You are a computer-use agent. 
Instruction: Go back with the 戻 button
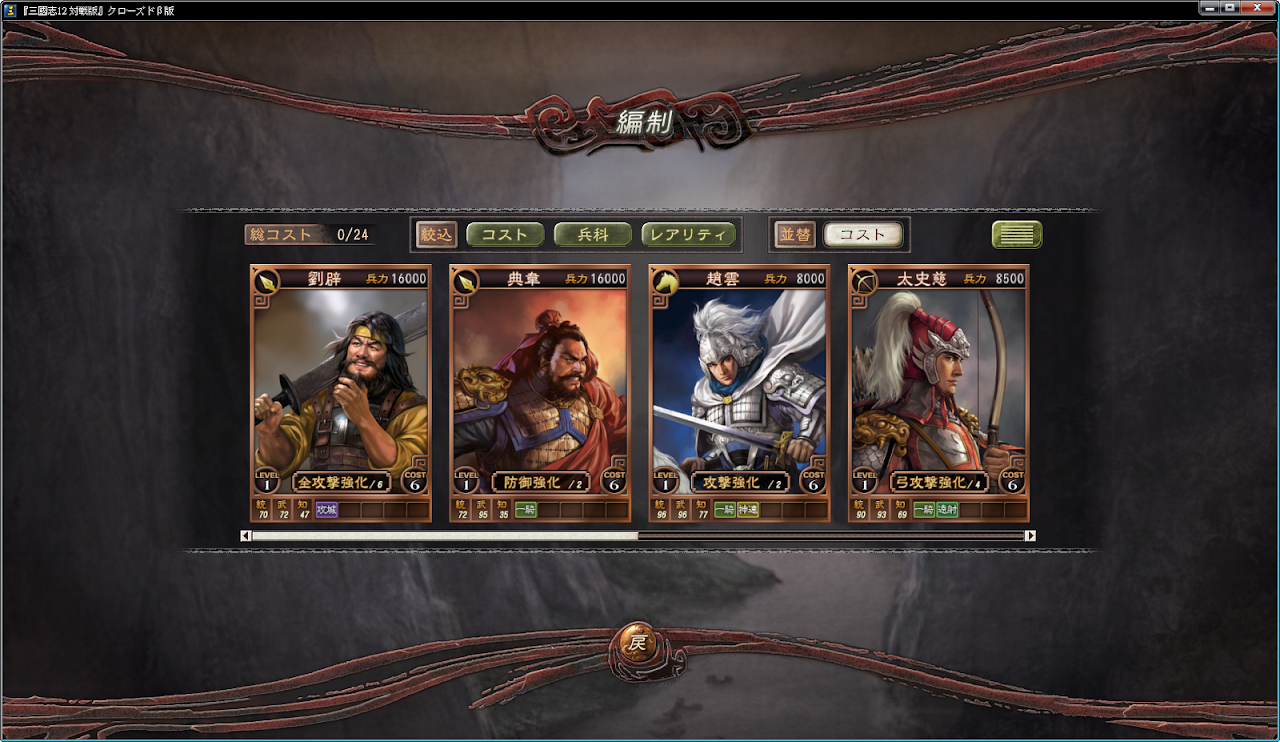[x=637, y=643]
